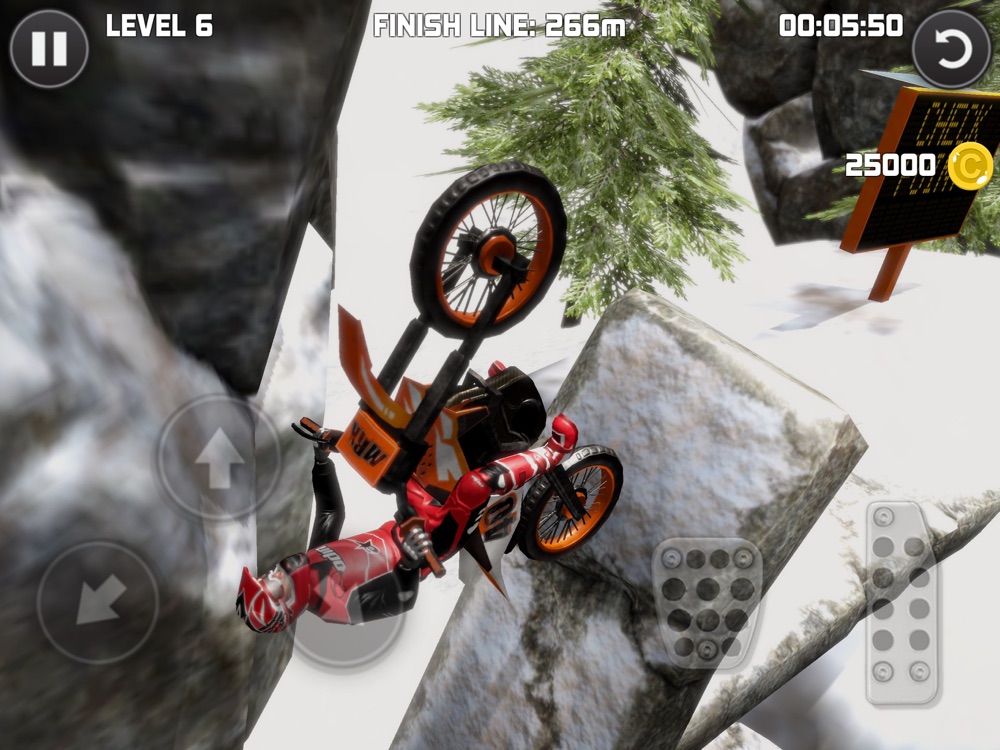This screenshot has height=750, width=1000.
Task: Hit the wide brake pedal
Action: point(707,603)
